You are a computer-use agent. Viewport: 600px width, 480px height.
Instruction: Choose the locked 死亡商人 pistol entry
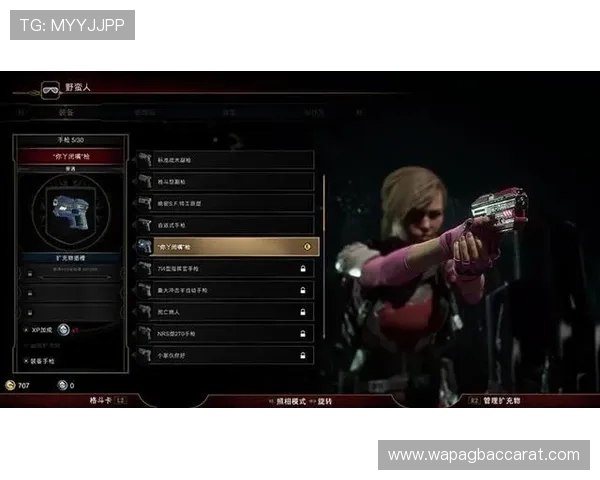pos(225,311)
